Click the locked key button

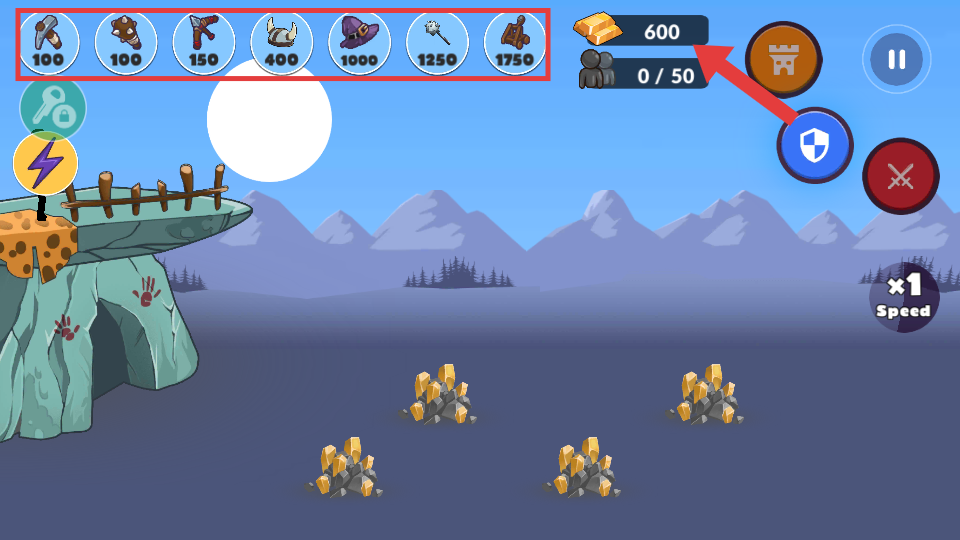(x=52, y=109)
